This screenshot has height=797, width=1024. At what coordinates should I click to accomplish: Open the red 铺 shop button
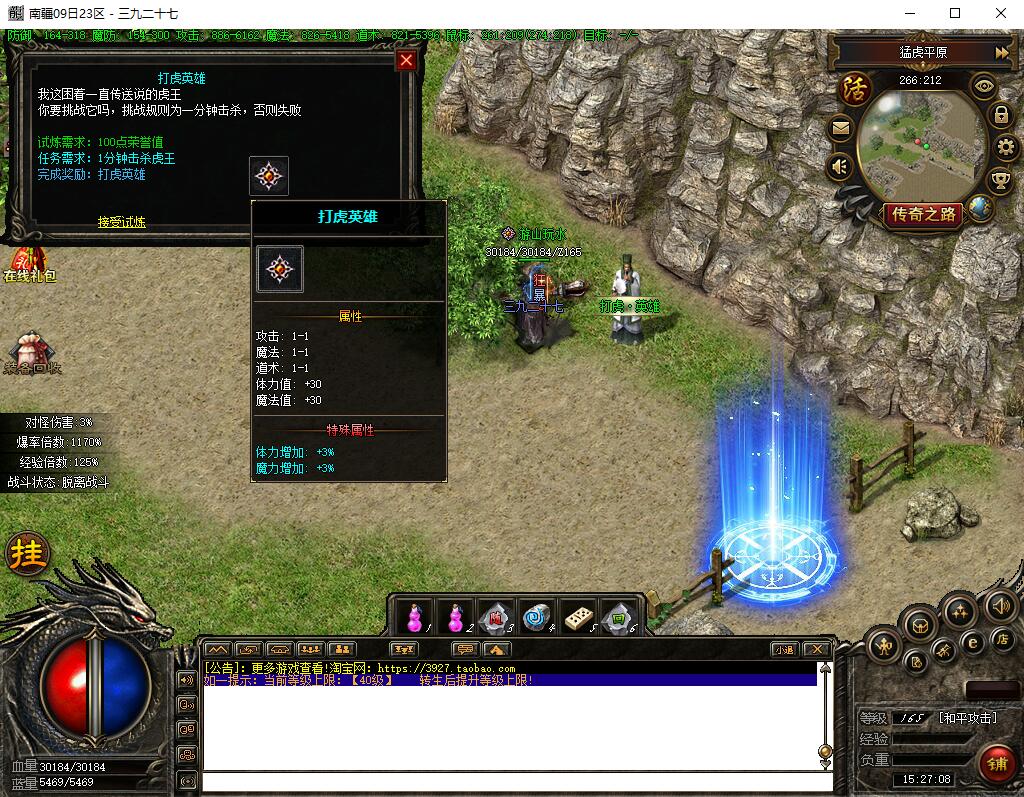[996, 763]
